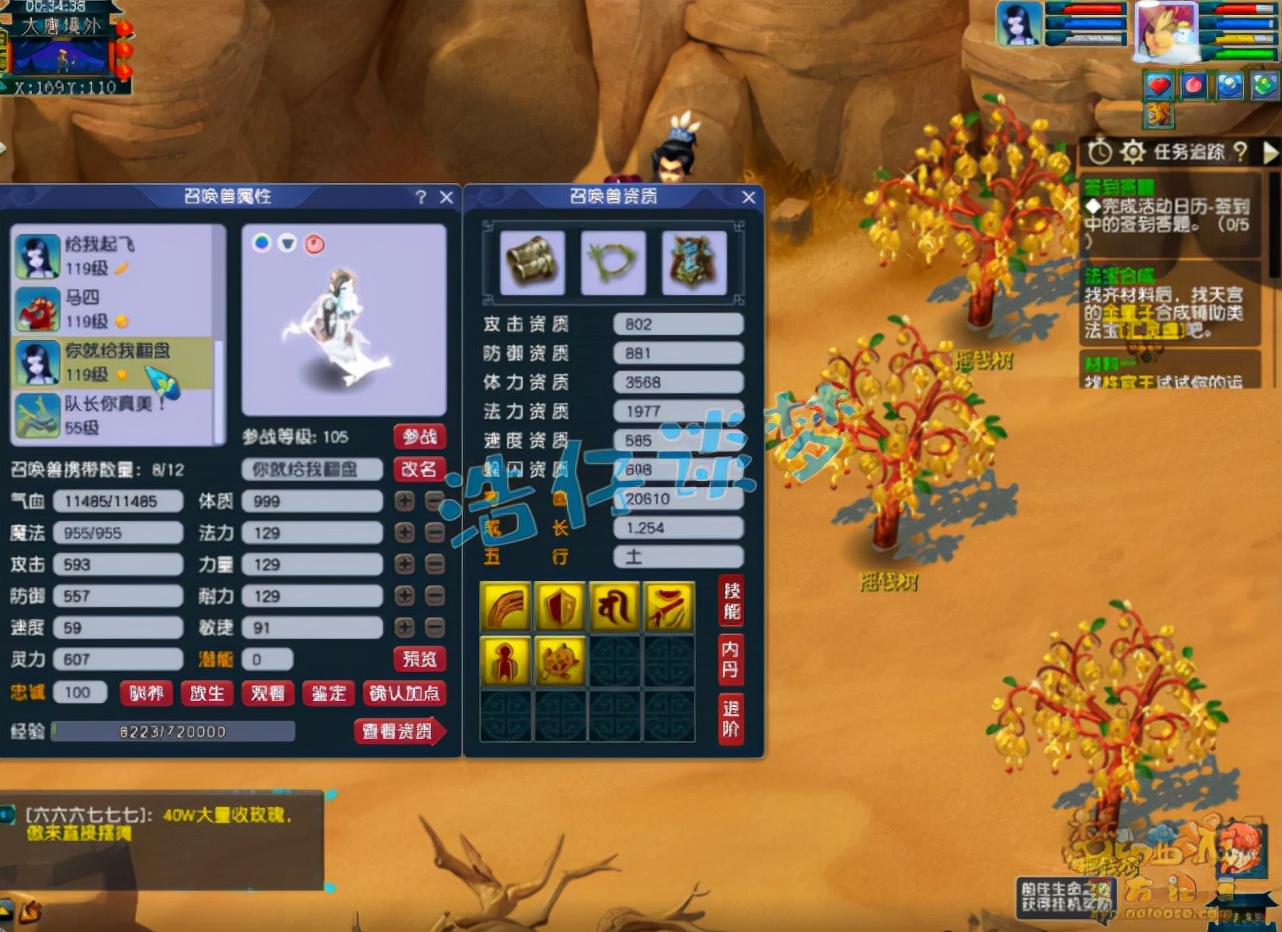
Task: Click the 改名 rename button
Action: [421, 470]
